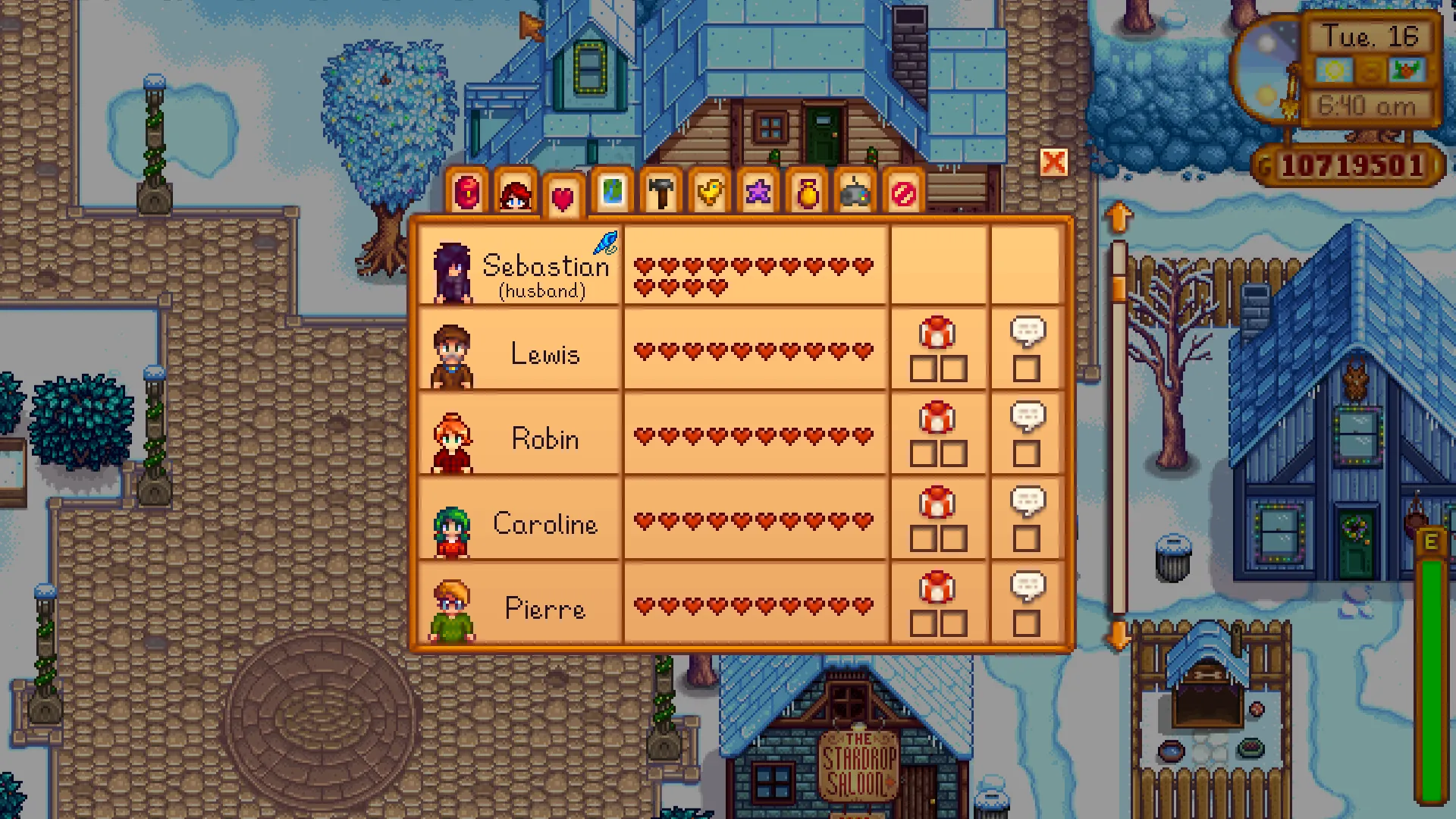1456x819 pixels.
Task: Check Pierre's second gift checkbox
Action: (x=955, y=624)
